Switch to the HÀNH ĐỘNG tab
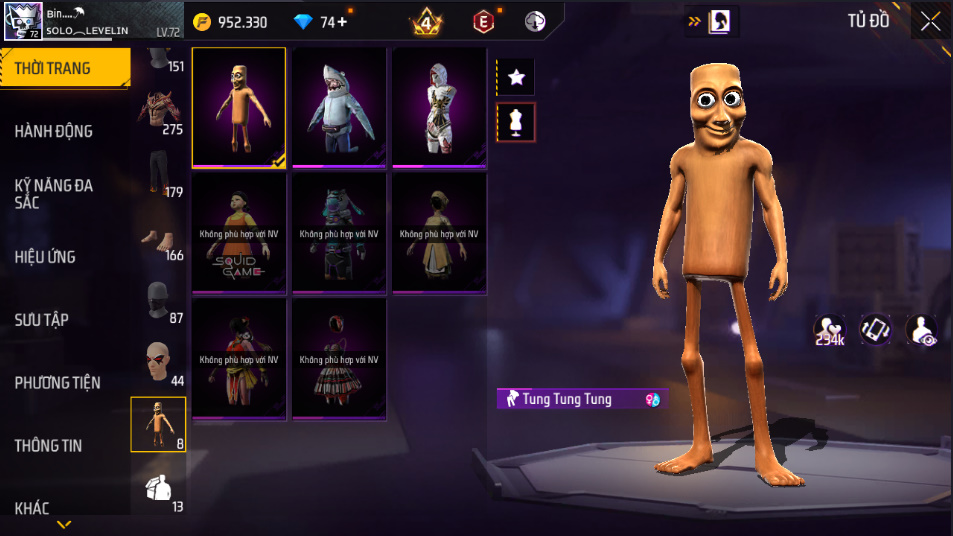Viewport: 953px width, 536px height. coord(54,131)
